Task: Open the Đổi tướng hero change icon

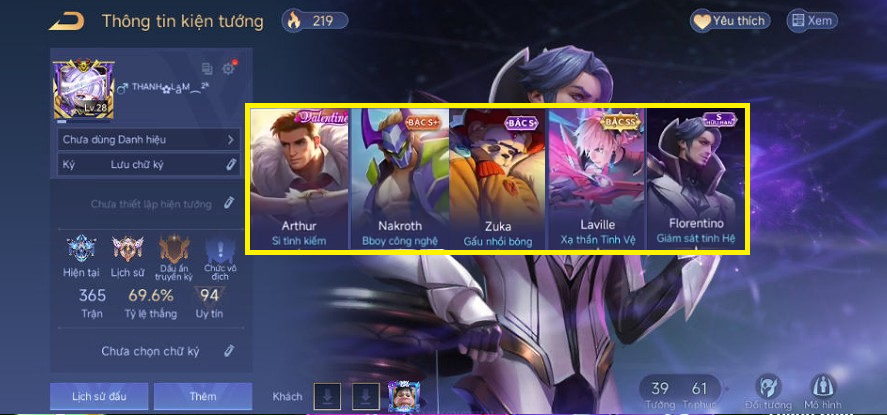Action: (768, 389)
